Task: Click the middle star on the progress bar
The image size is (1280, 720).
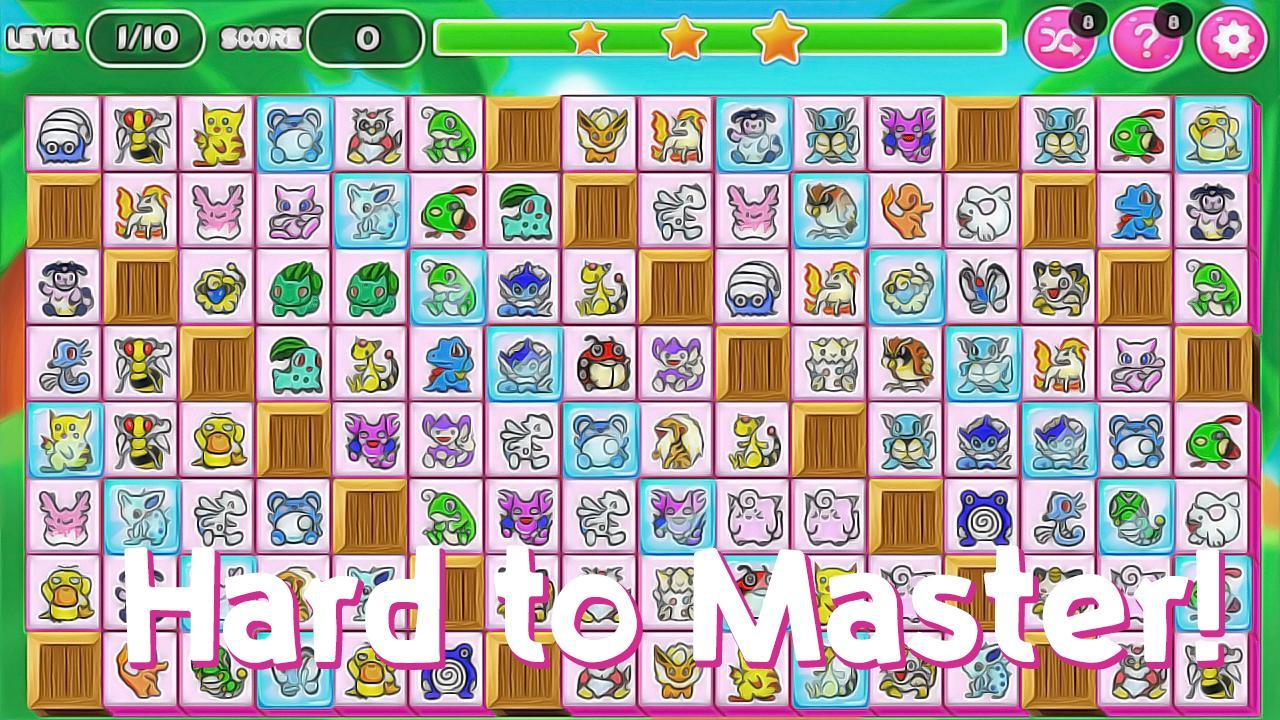Action: coord(685,37)
